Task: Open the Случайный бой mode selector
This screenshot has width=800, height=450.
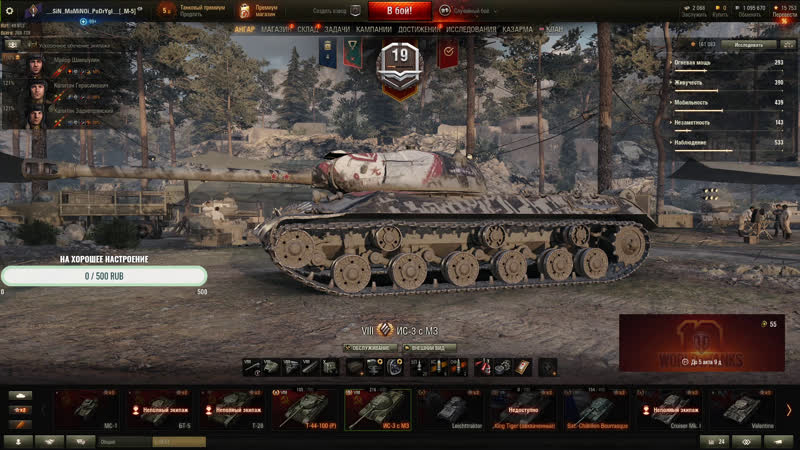Action: click(470, 11)
